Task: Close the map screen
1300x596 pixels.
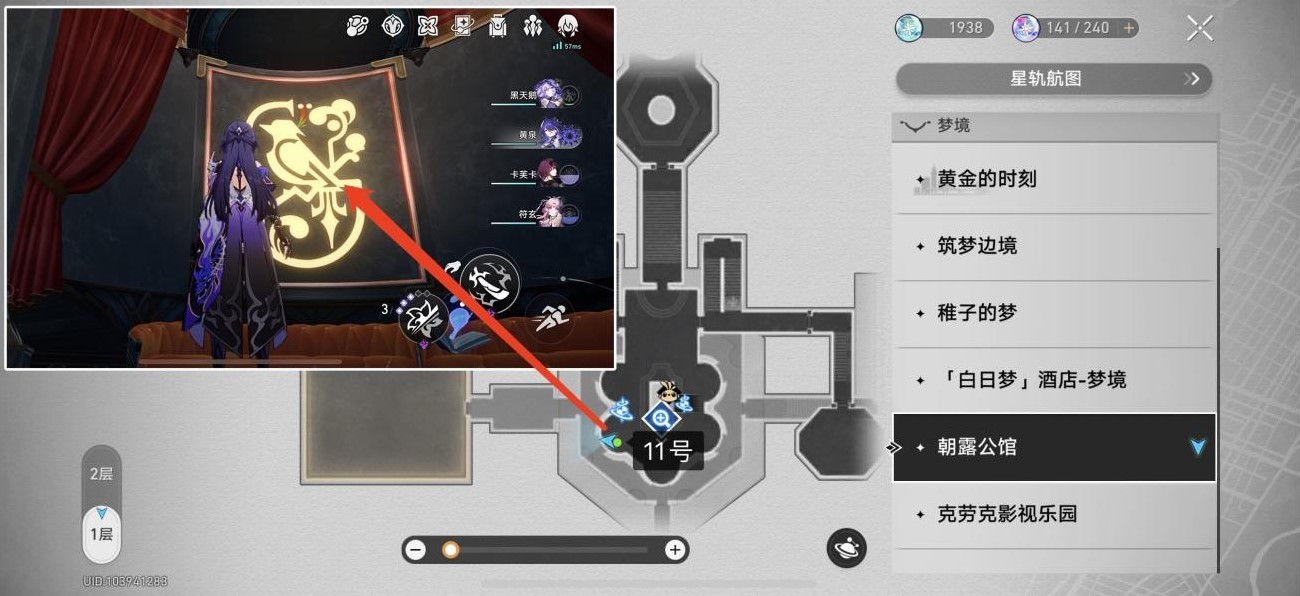Action: click(1199, 28)
